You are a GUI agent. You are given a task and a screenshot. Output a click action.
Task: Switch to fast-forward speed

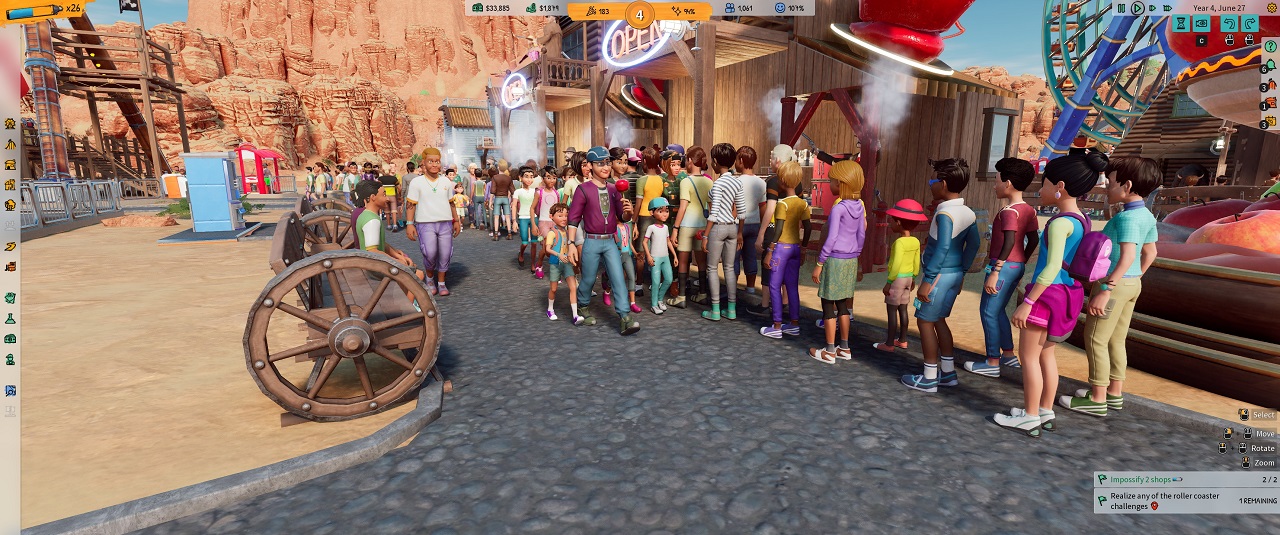pos(1151,8)
